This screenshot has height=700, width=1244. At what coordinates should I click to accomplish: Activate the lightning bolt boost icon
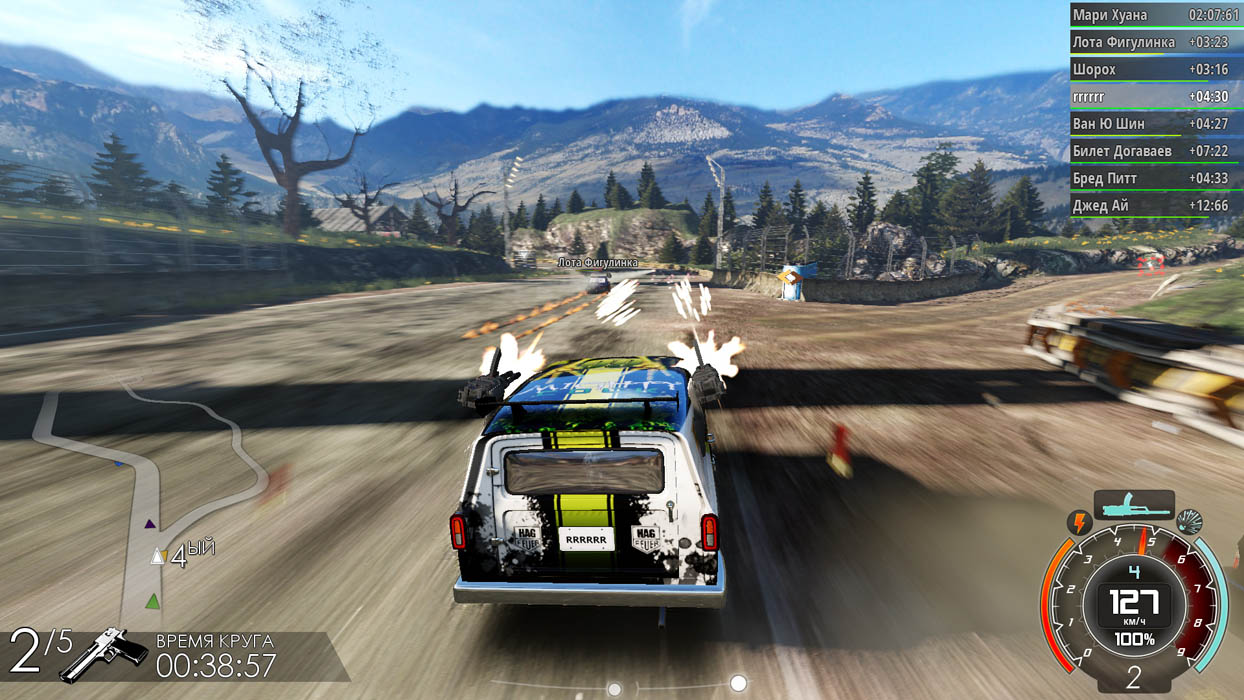coord(1080,522)
